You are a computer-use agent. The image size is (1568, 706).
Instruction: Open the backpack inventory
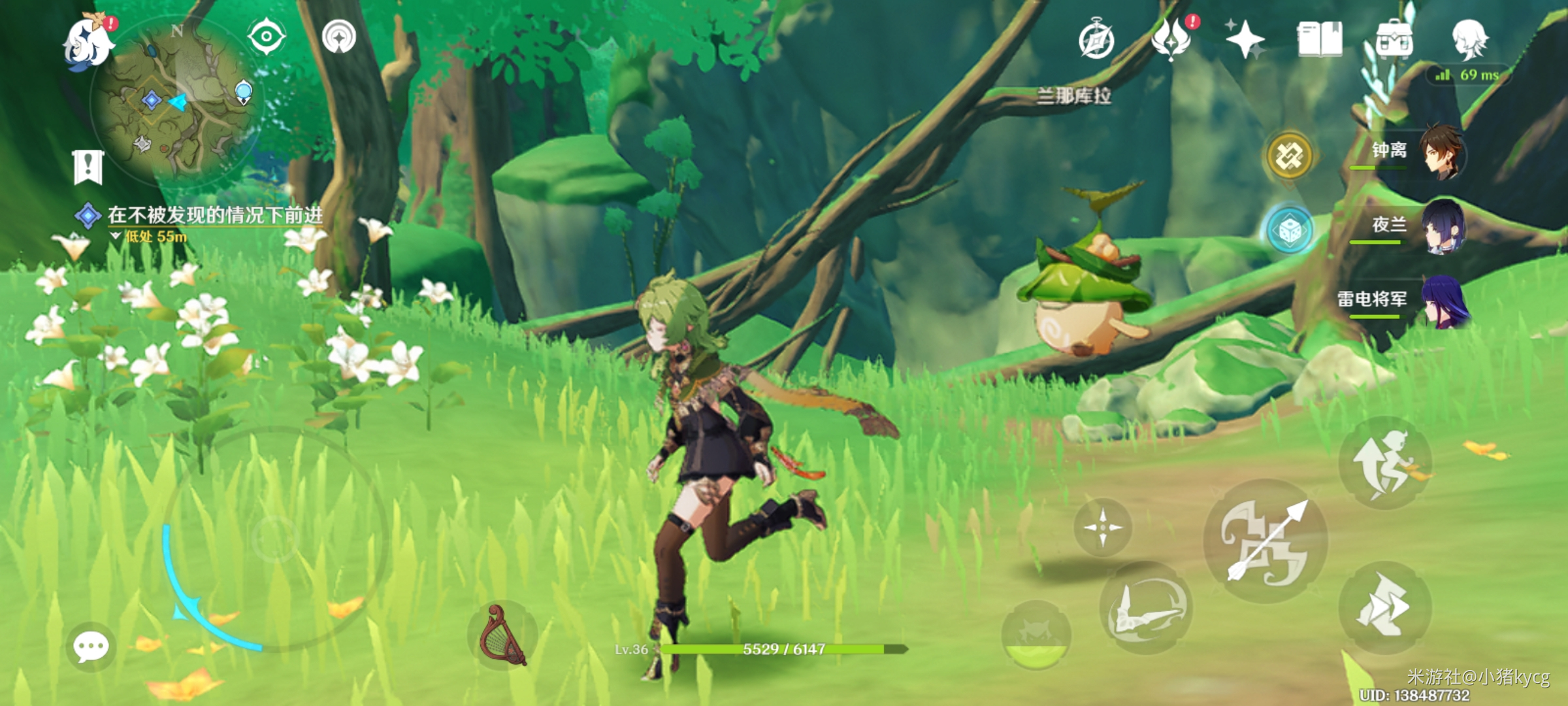tap(1394, 41)
